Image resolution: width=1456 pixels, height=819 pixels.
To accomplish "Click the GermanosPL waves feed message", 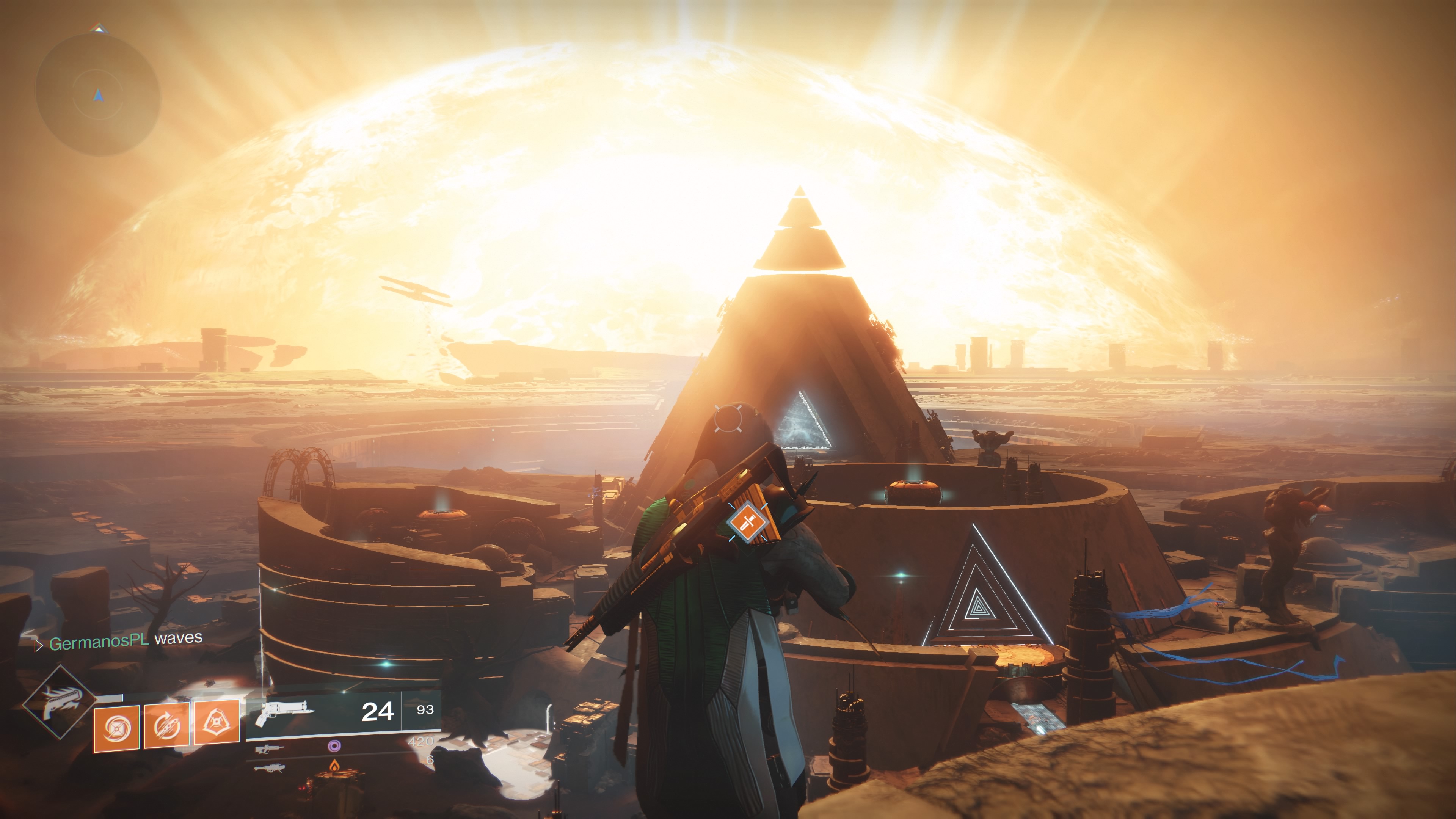I will click(125, 640).
